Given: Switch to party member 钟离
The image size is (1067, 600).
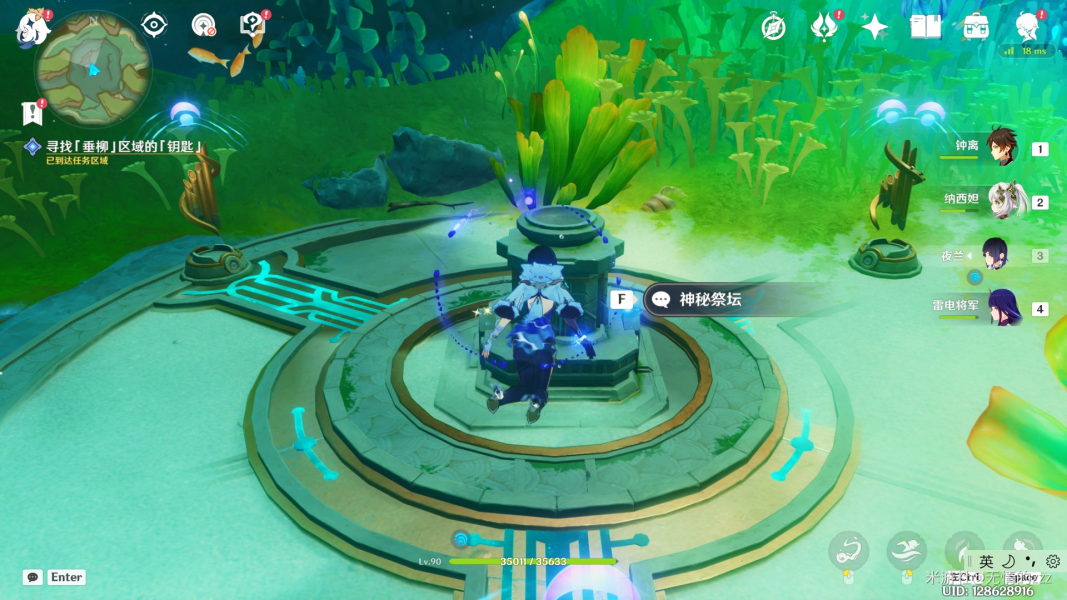Looking at the screenshot, I should pos(1001,148).
